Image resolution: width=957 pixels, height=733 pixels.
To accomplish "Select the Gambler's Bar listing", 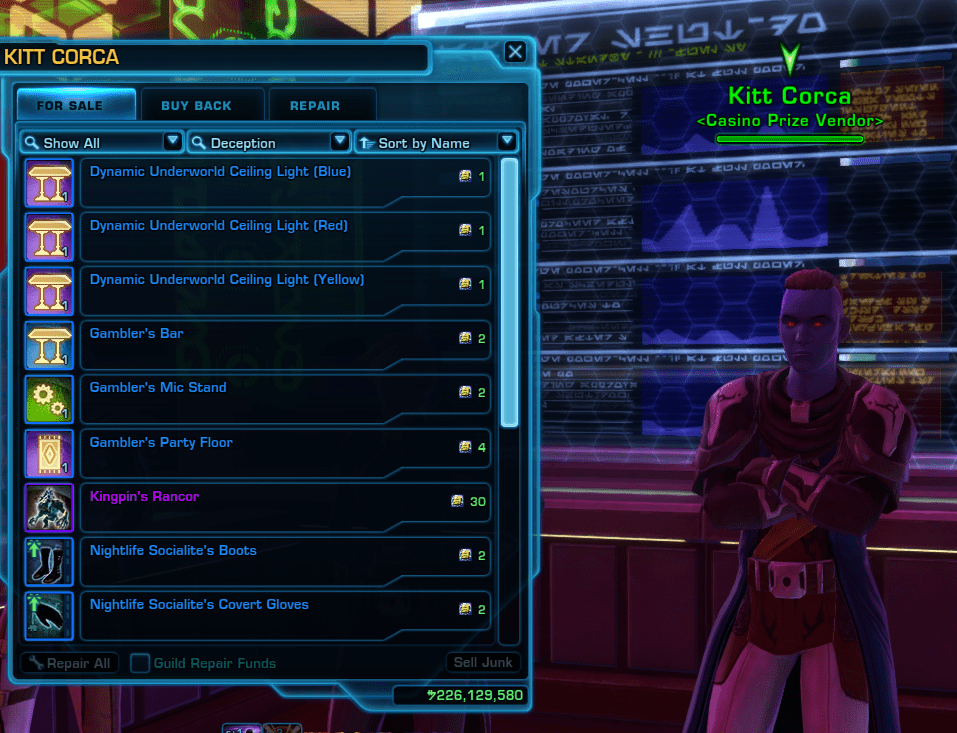I will (x=285, y=344).
